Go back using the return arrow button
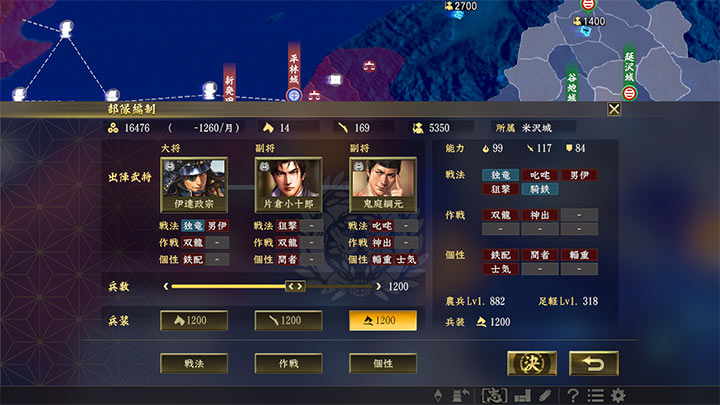Viewport: 720px width, 405px height. [593, 363]
